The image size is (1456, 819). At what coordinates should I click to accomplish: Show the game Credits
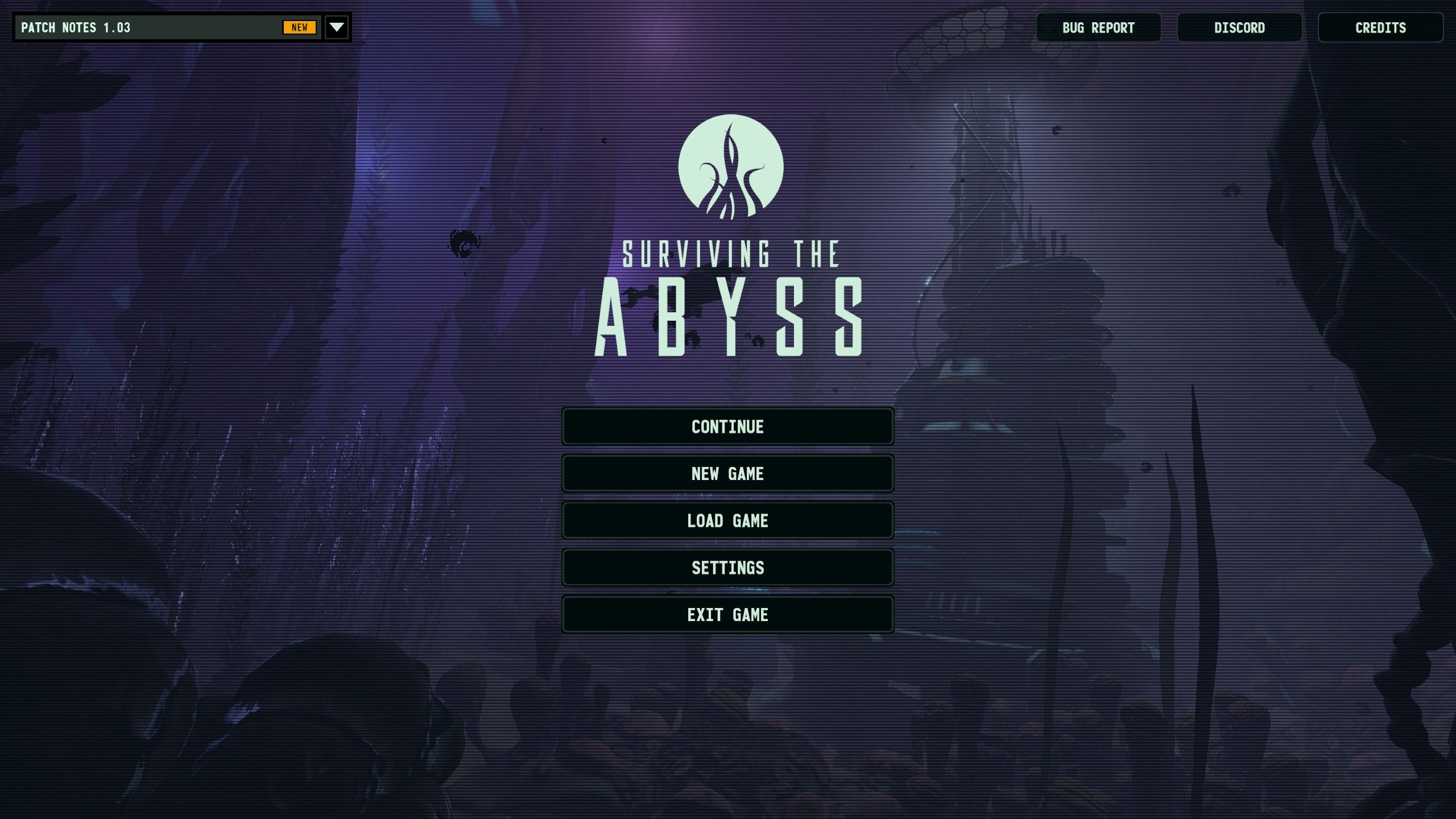click(1380, 27)
